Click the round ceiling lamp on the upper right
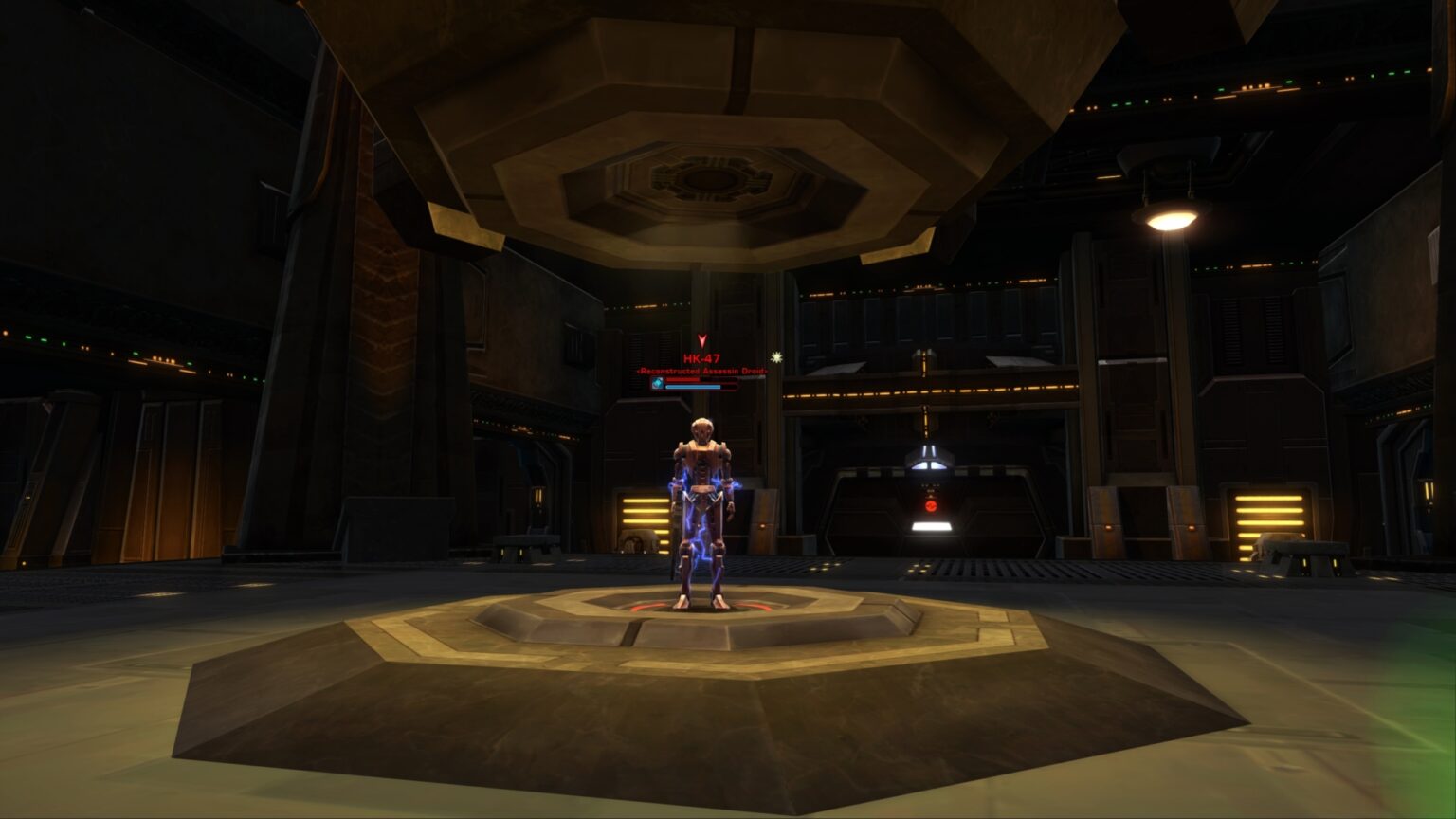Image resolution: width=1456 pixels, height=819 pixels. [x=1169, y=217]
